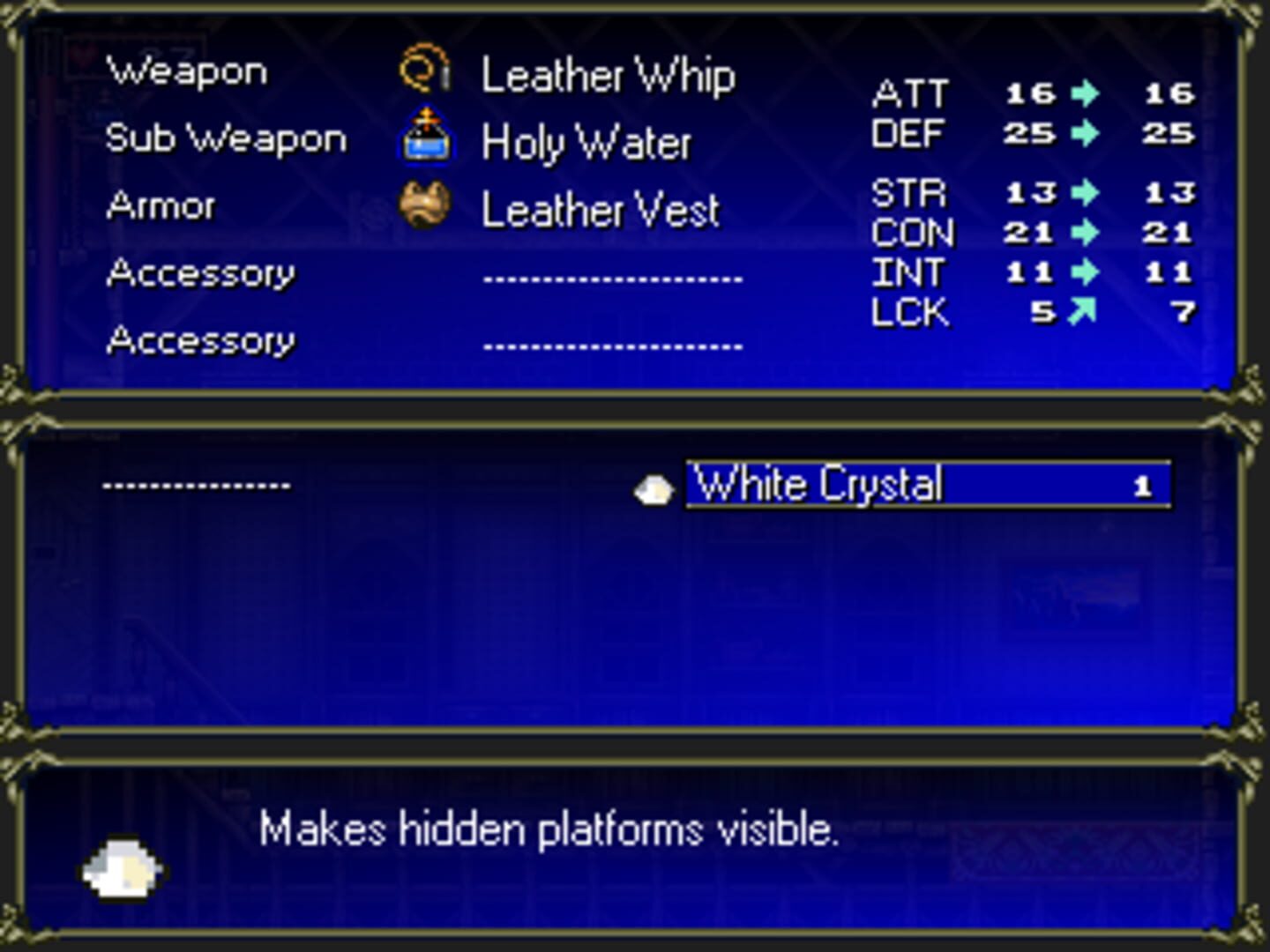Select the Leather Vest armor icon
The image size is (1270, 952).
(425, 204)
